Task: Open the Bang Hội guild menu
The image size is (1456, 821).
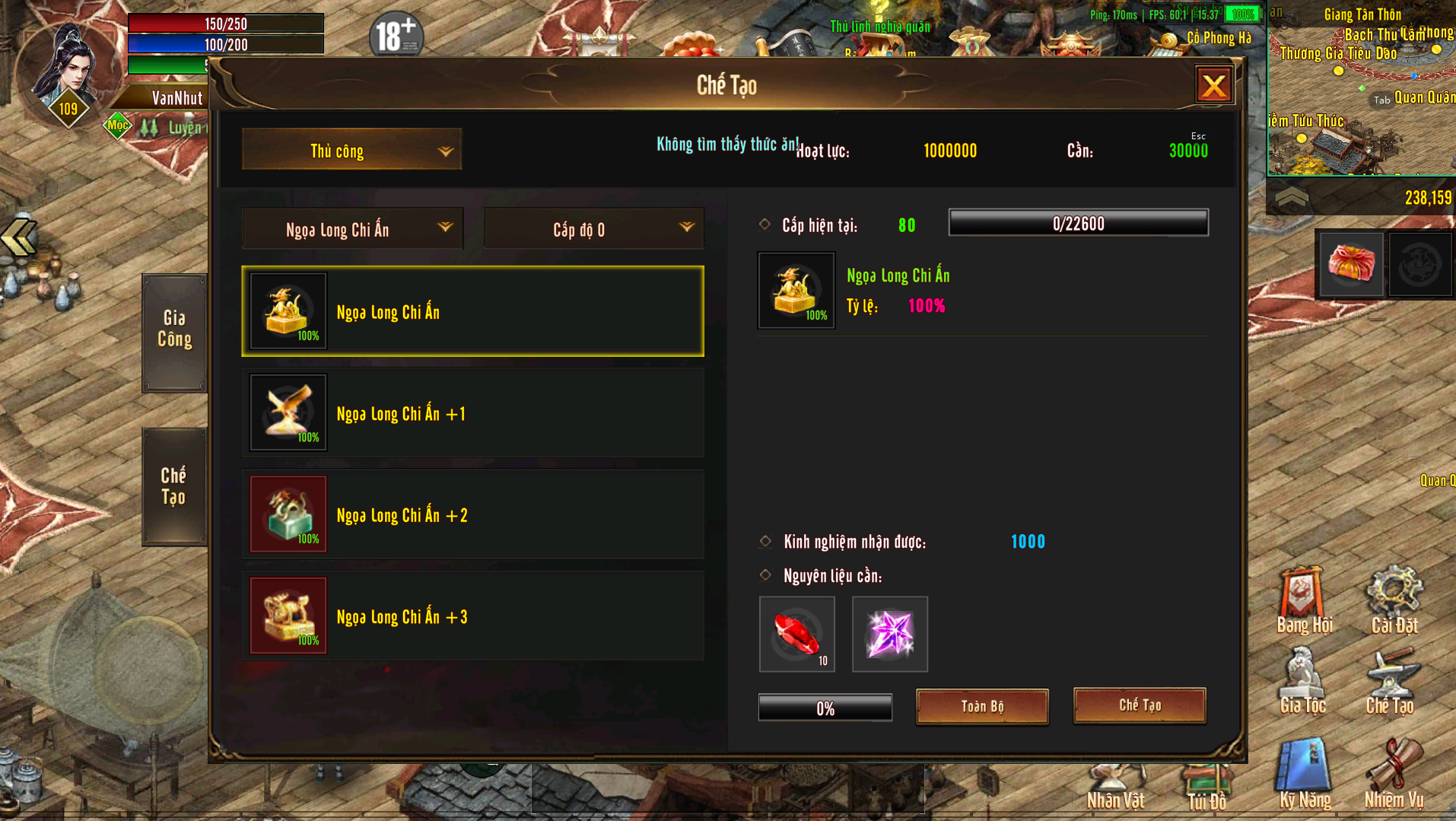Action: (1304, 601)
